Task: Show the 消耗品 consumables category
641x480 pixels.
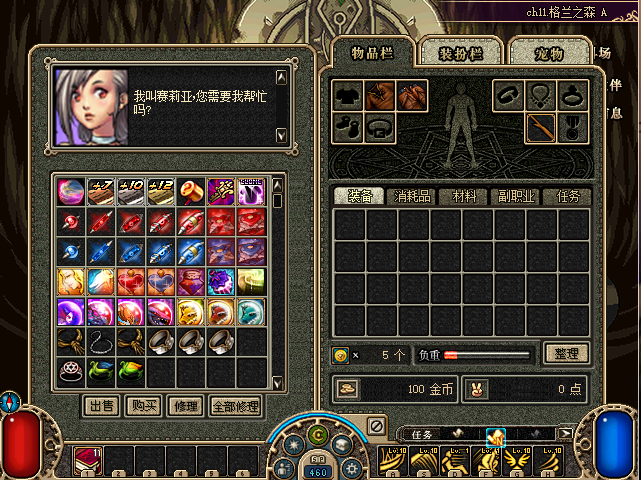Action: 412,196
